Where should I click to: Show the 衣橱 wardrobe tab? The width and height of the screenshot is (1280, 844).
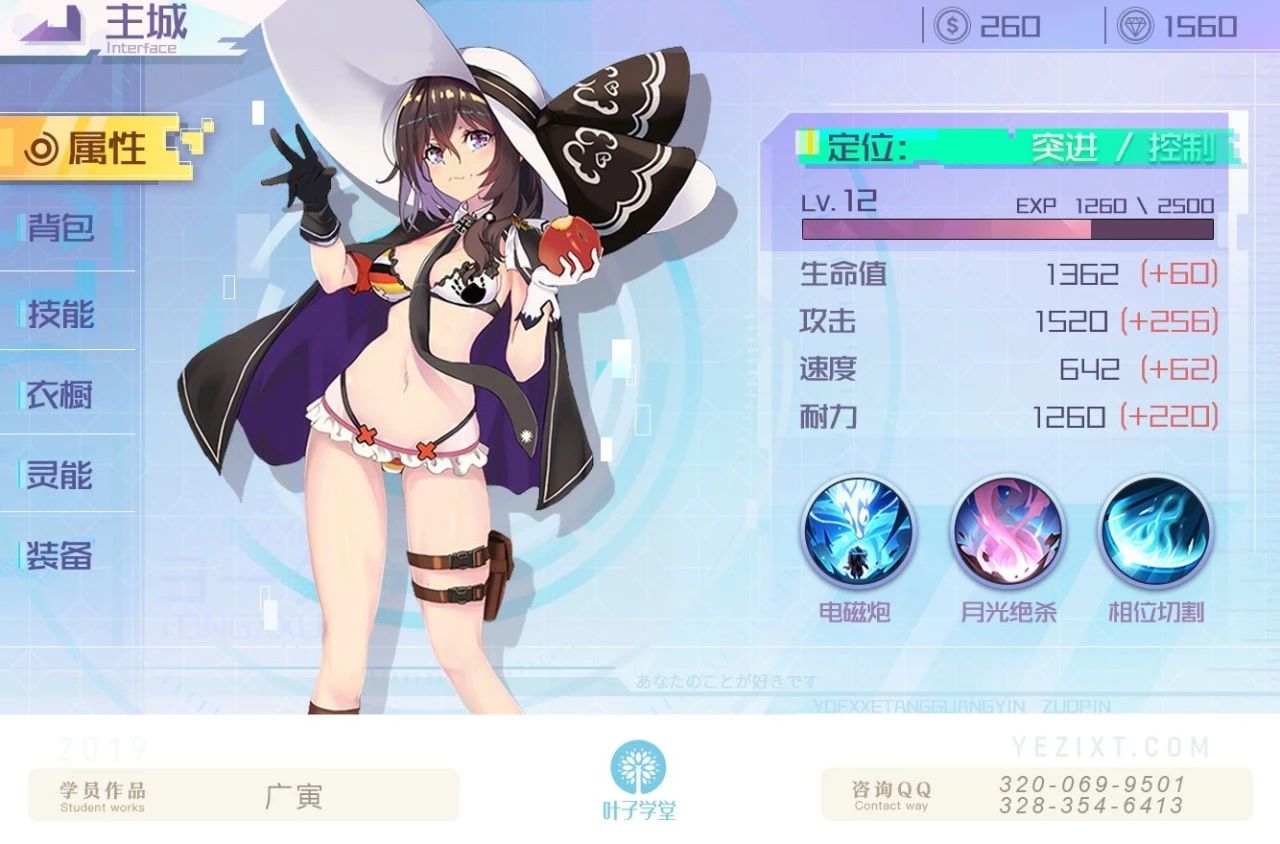point(60,394)
